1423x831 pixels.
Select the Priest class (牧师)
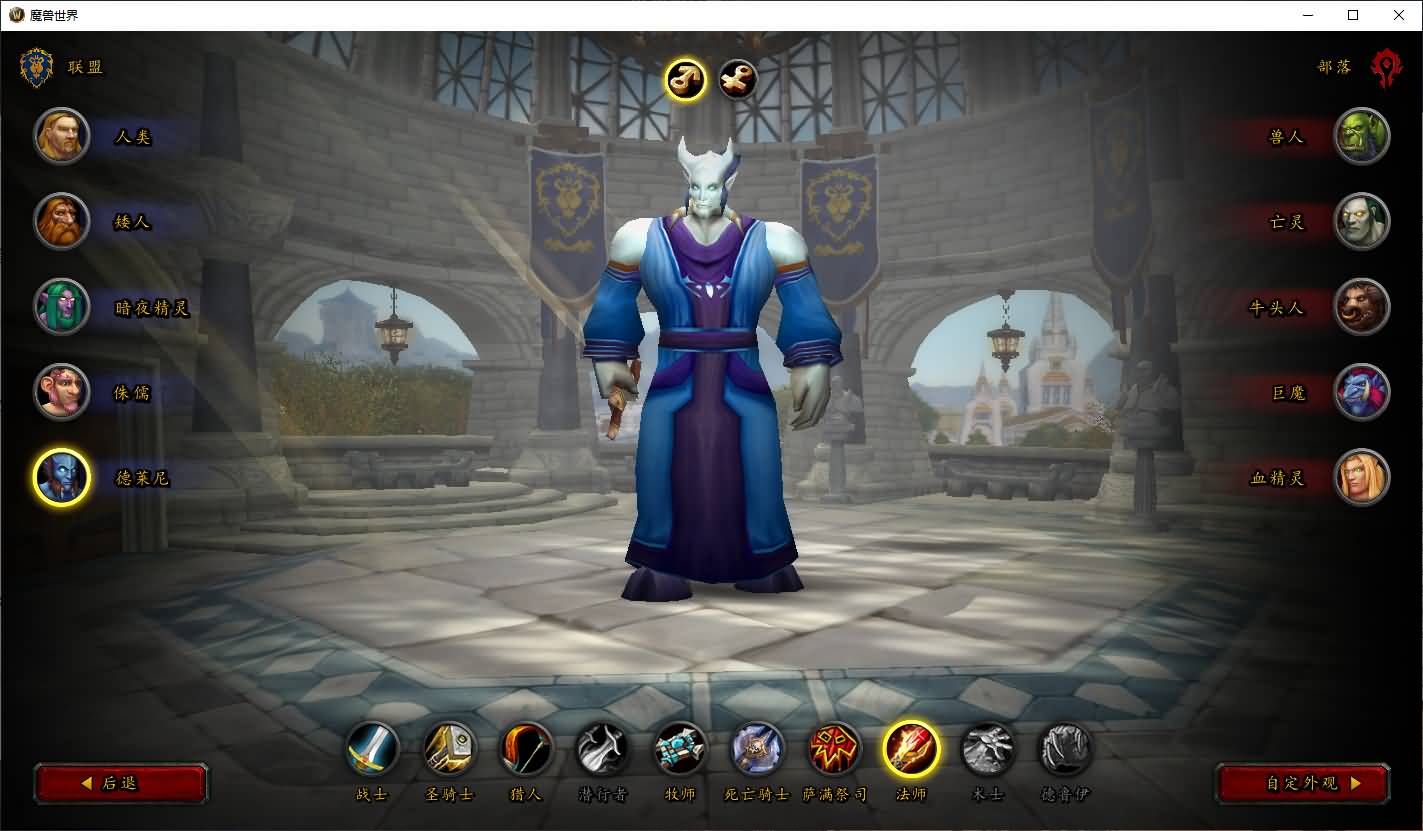click(680, 749)
